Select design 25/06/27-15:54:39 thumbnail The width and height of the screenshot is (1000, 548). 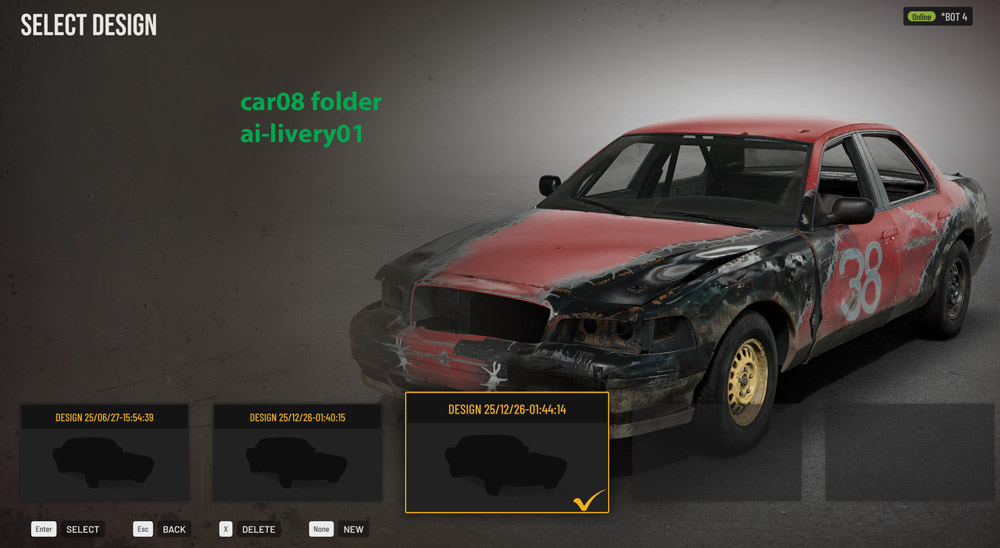104,452
